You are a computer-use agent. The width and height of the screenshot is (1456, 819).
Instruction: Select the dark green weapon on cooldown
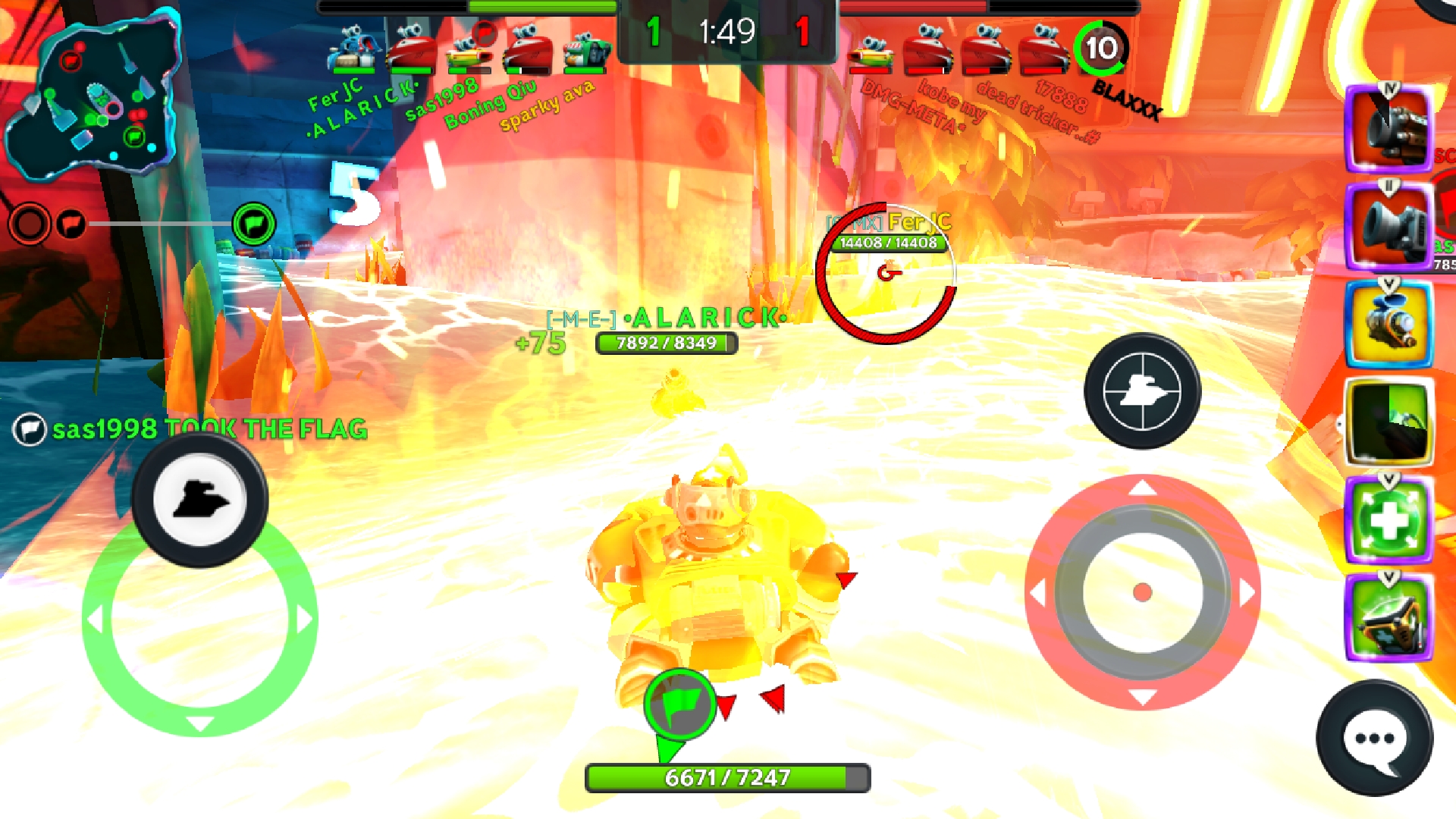coord(1388,422)
